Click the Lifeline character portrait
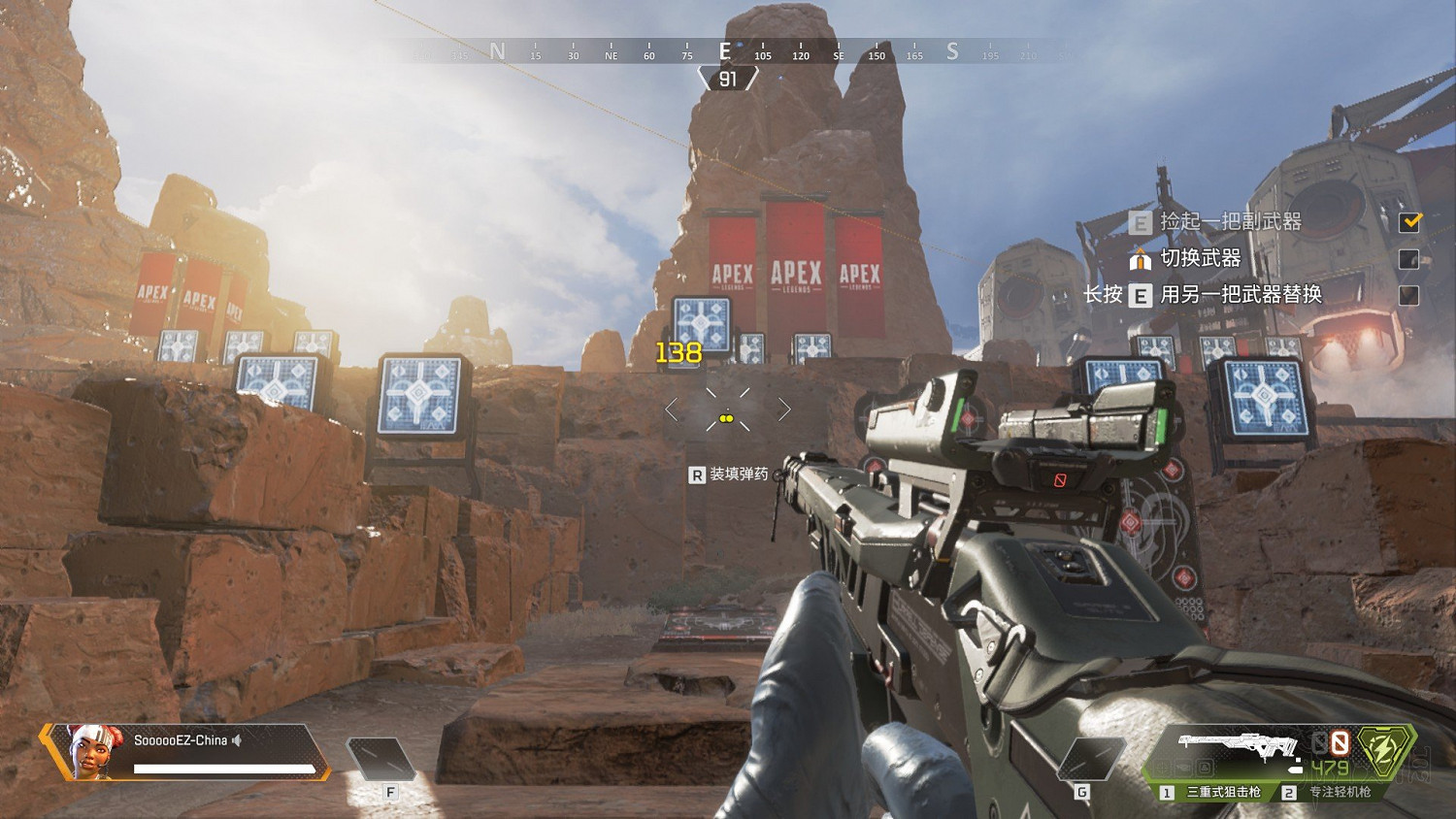The image size is (1456, 819). click(86, 750)
